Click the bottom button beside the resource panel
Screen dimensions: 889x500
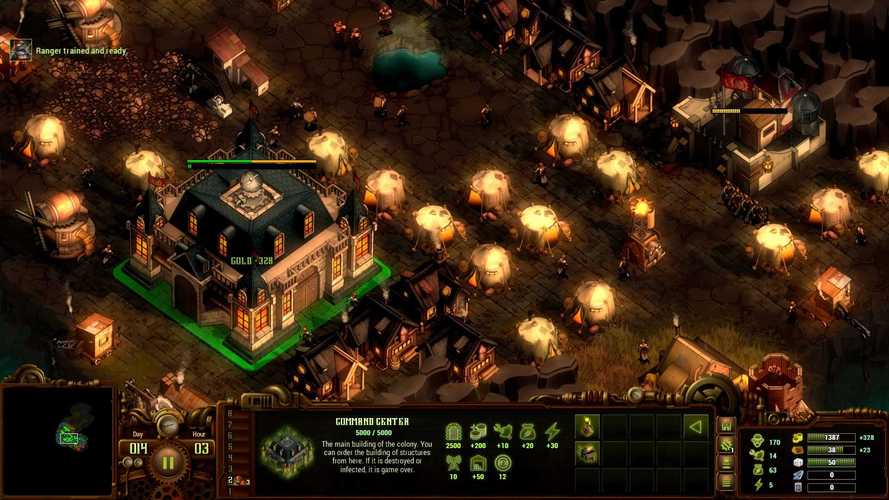click(727, 481)
